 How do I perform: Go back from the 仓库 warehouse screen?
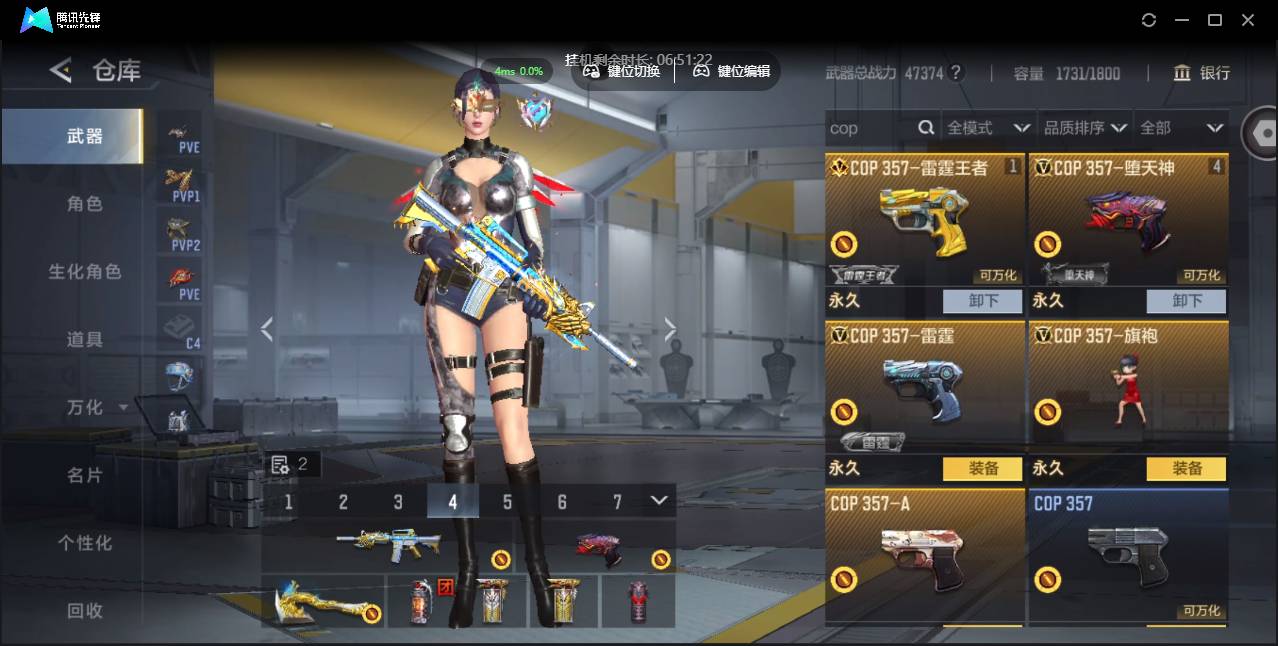[61, 70]
